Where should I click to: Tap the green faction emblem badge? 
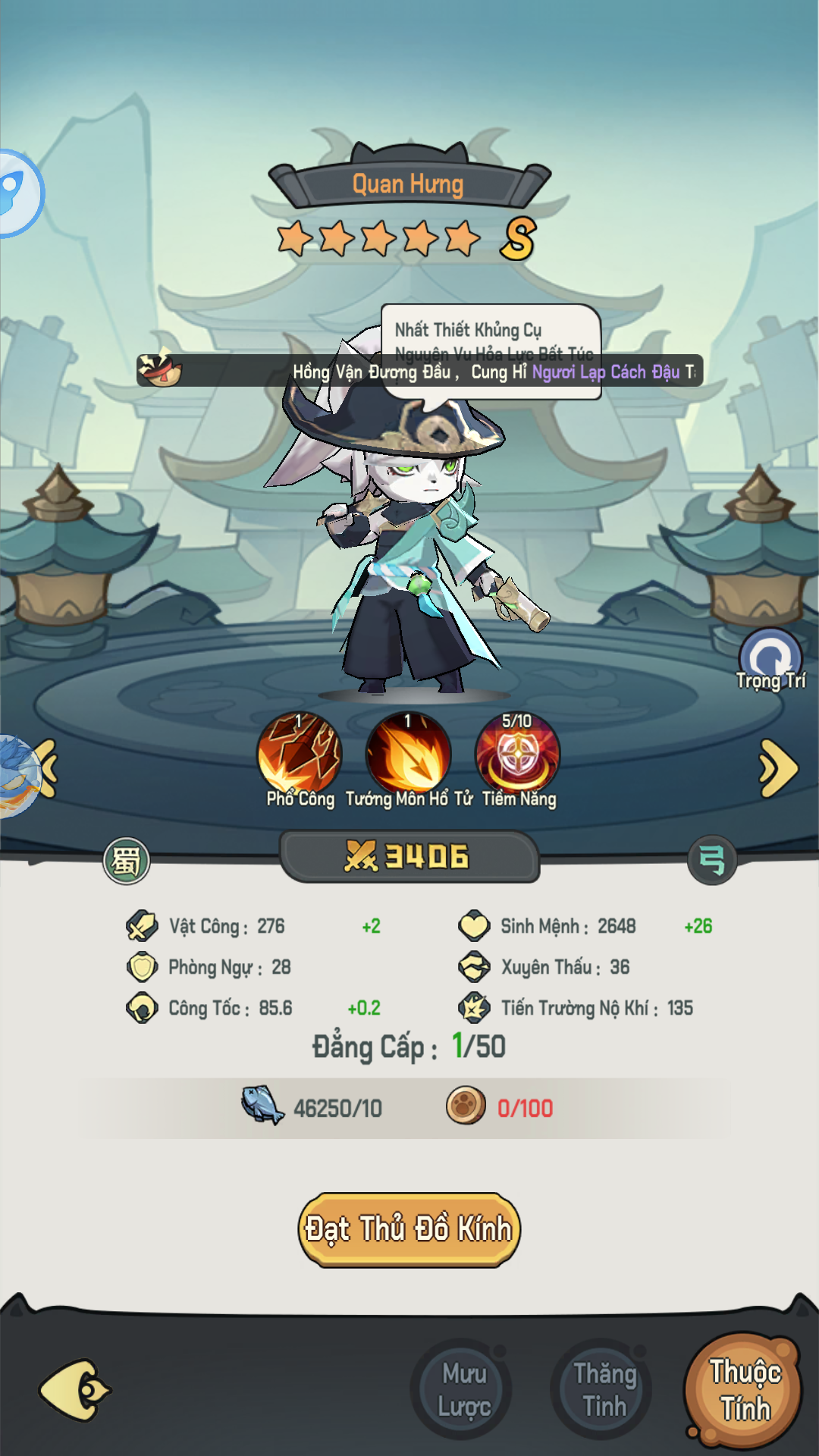tap(127, 861)
